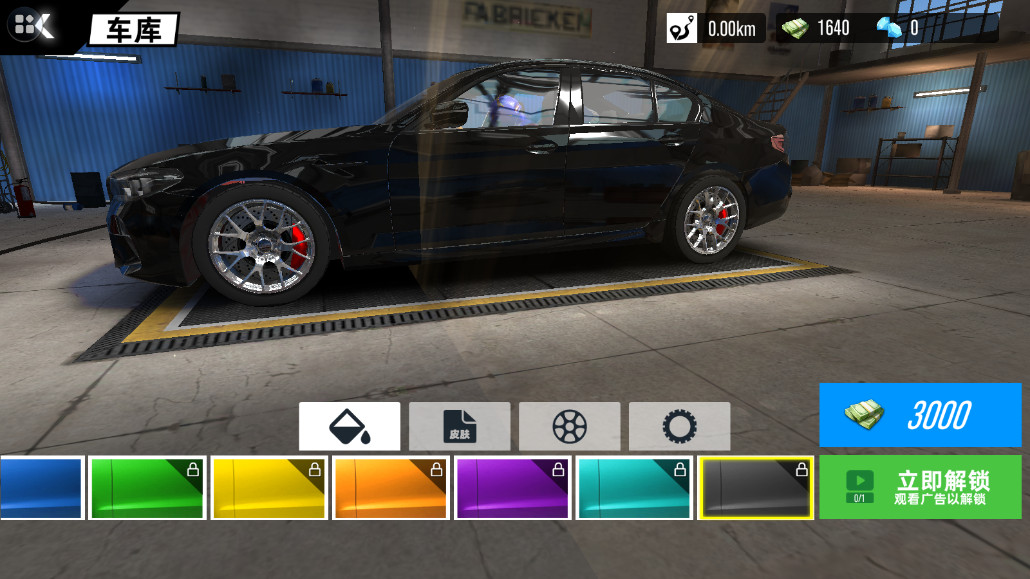The height and width of the screenshot is (579, 1030).
Task: Select the locked dark gray paint
Action: coord(756,488)
